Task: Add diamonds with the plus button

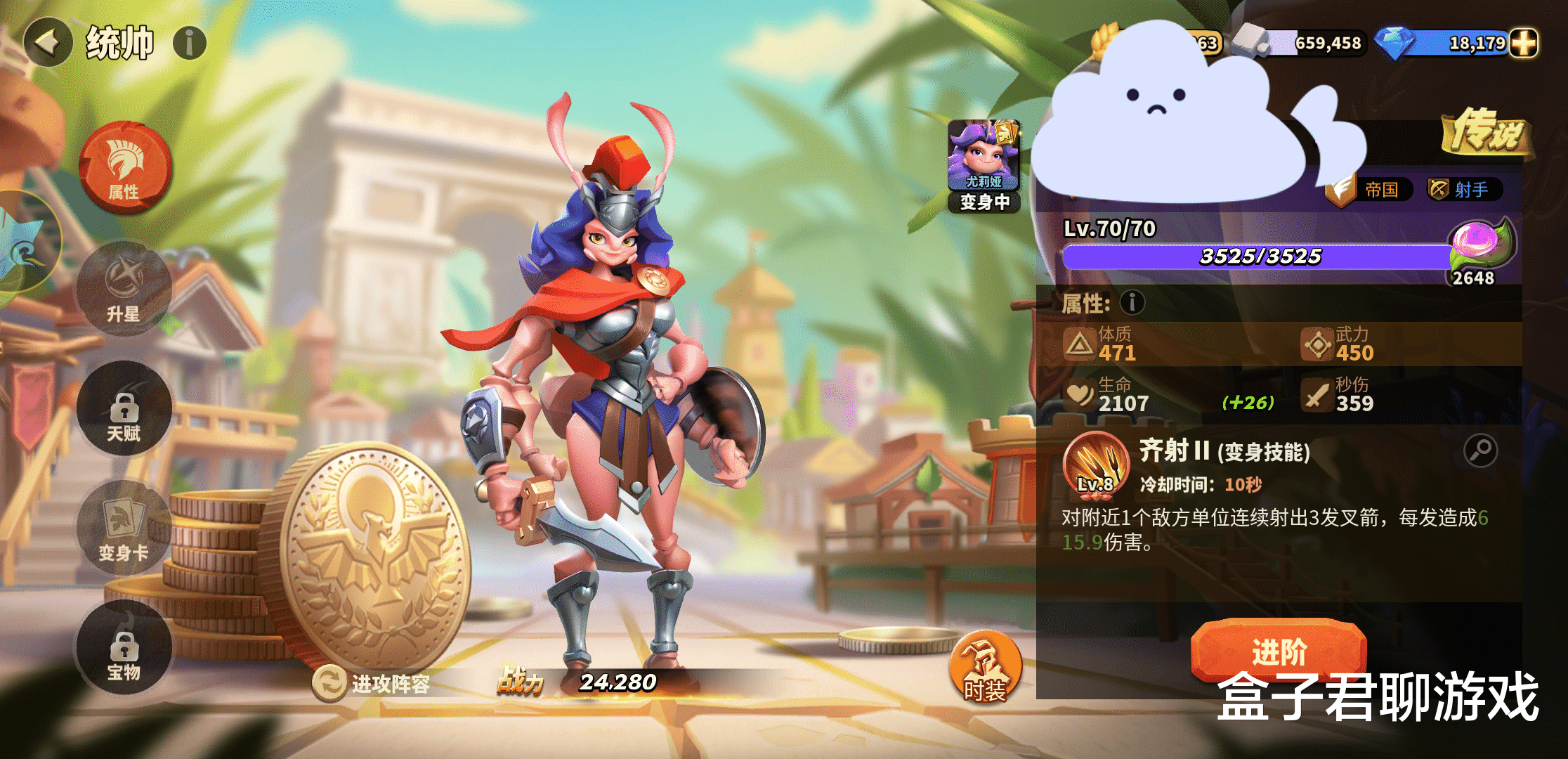Action: pyautogui.click(x=1523, y=43)
